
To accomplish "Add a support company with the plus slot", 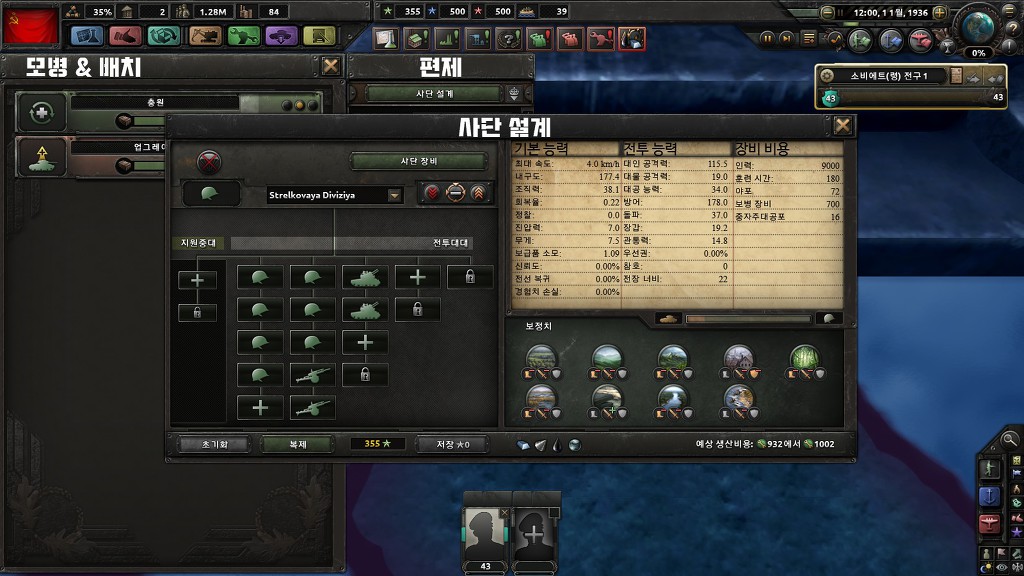I will click(197, 280).
